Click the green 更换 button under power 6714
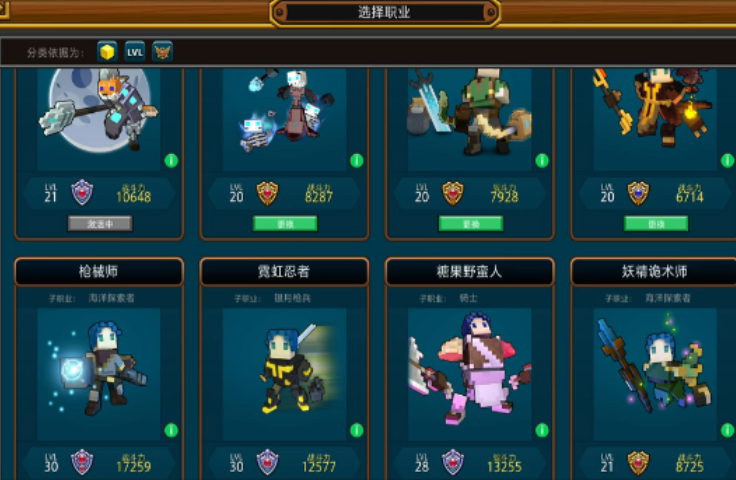This screenshot has width=736, height=480. (655, 224)
